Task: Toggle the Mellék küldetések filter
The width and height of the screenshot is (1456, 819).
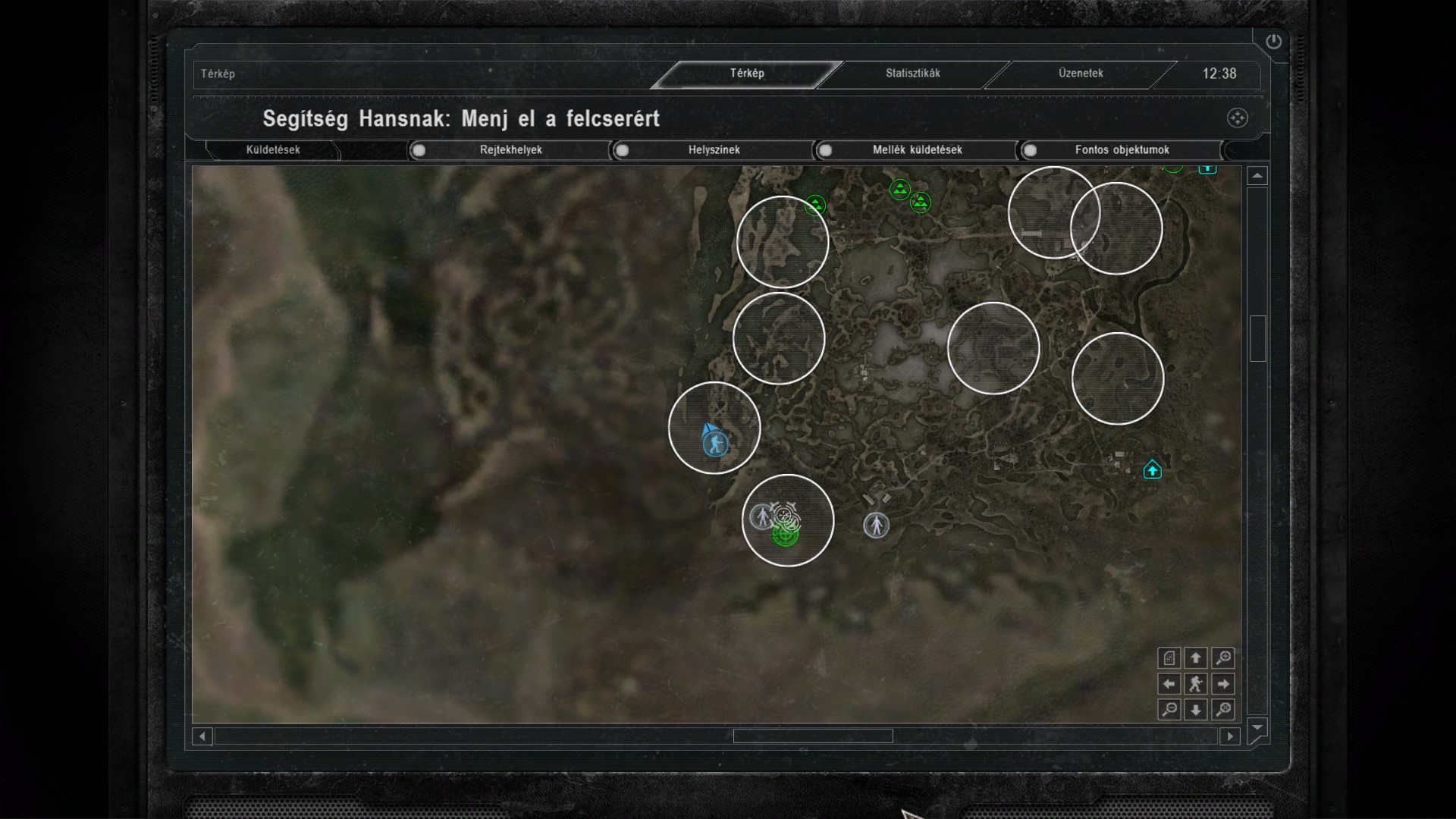Action: click(x=825, y=150)
